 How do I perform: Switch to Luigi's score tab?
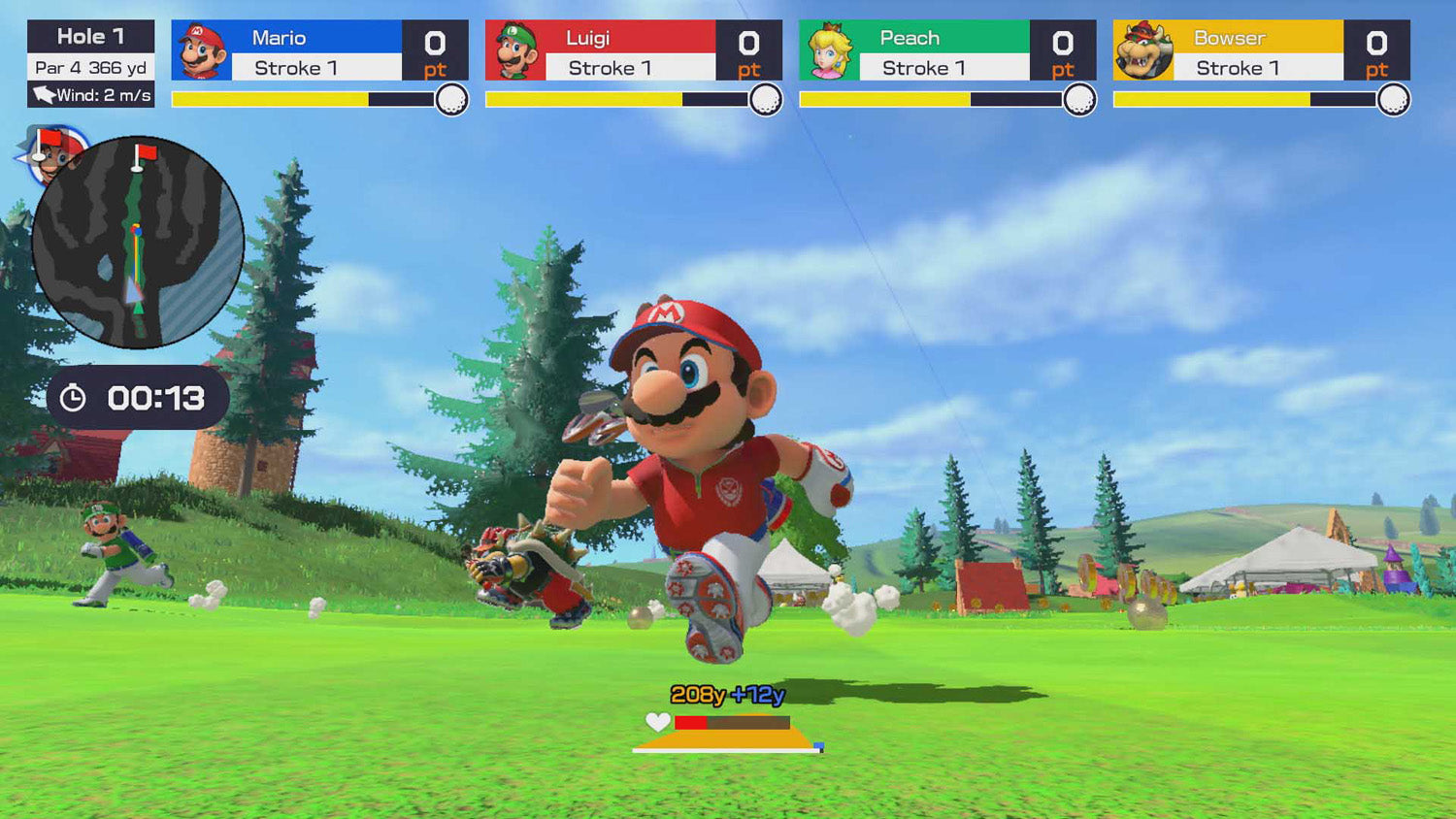629,50
